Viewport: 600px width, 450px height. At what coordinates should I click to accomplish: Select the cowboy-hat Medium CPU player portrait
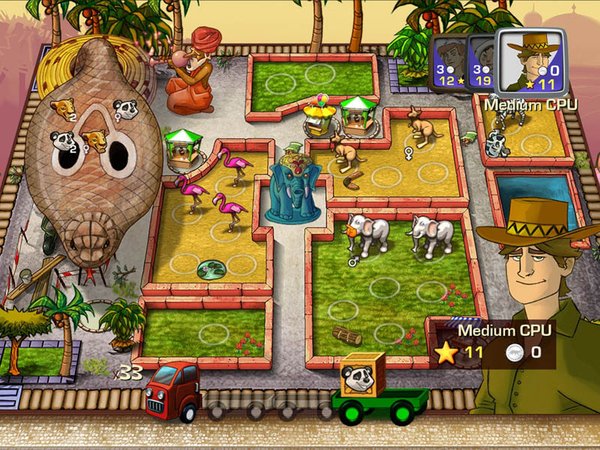pyautogui.click(x=530, y=62)
